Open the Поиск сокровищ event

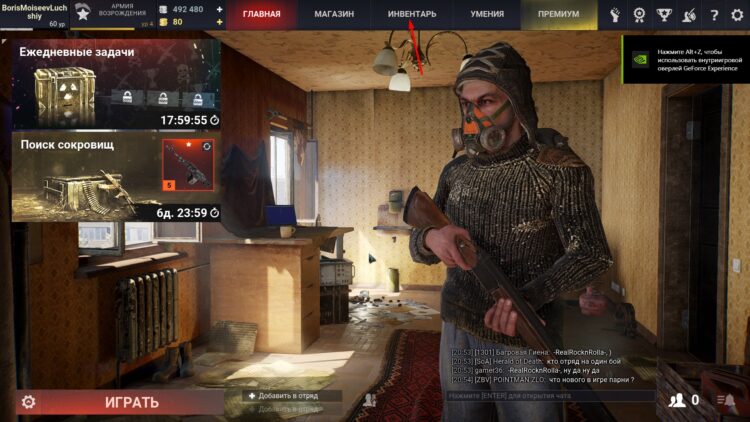pos(116,177)
